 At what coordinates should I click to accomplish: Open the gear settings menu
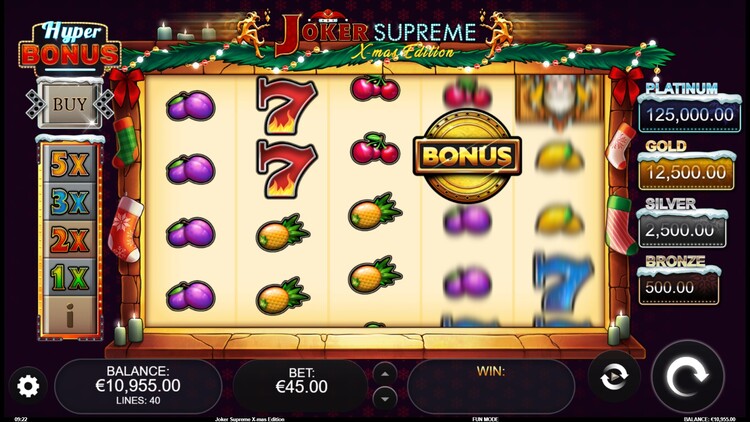[27, 386]
